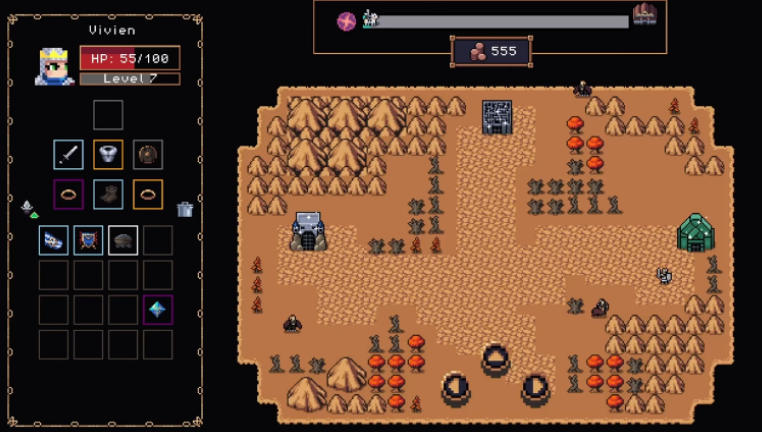
Task: Select the brown chest armor slot
Action: (x=148, y=155)
